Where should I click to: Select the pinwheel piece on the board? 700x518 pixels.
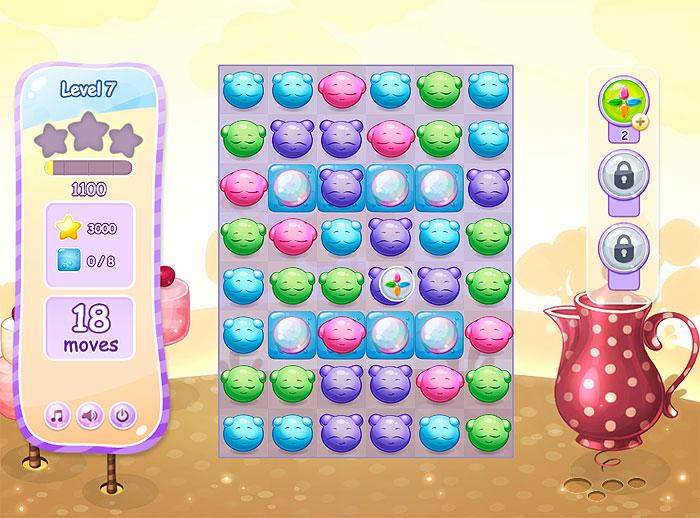point(391,285)
